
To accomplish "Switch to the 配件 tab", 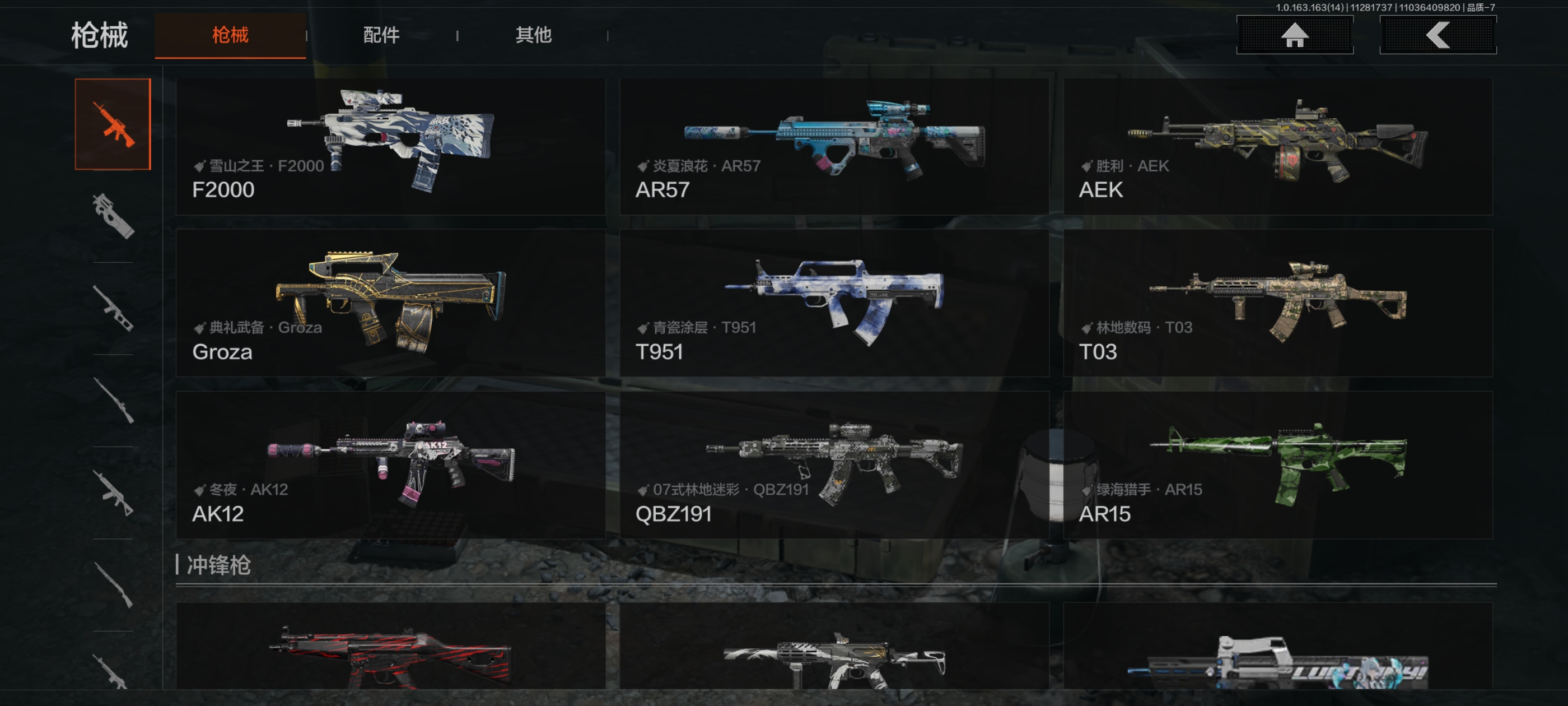I will point(381,35).
